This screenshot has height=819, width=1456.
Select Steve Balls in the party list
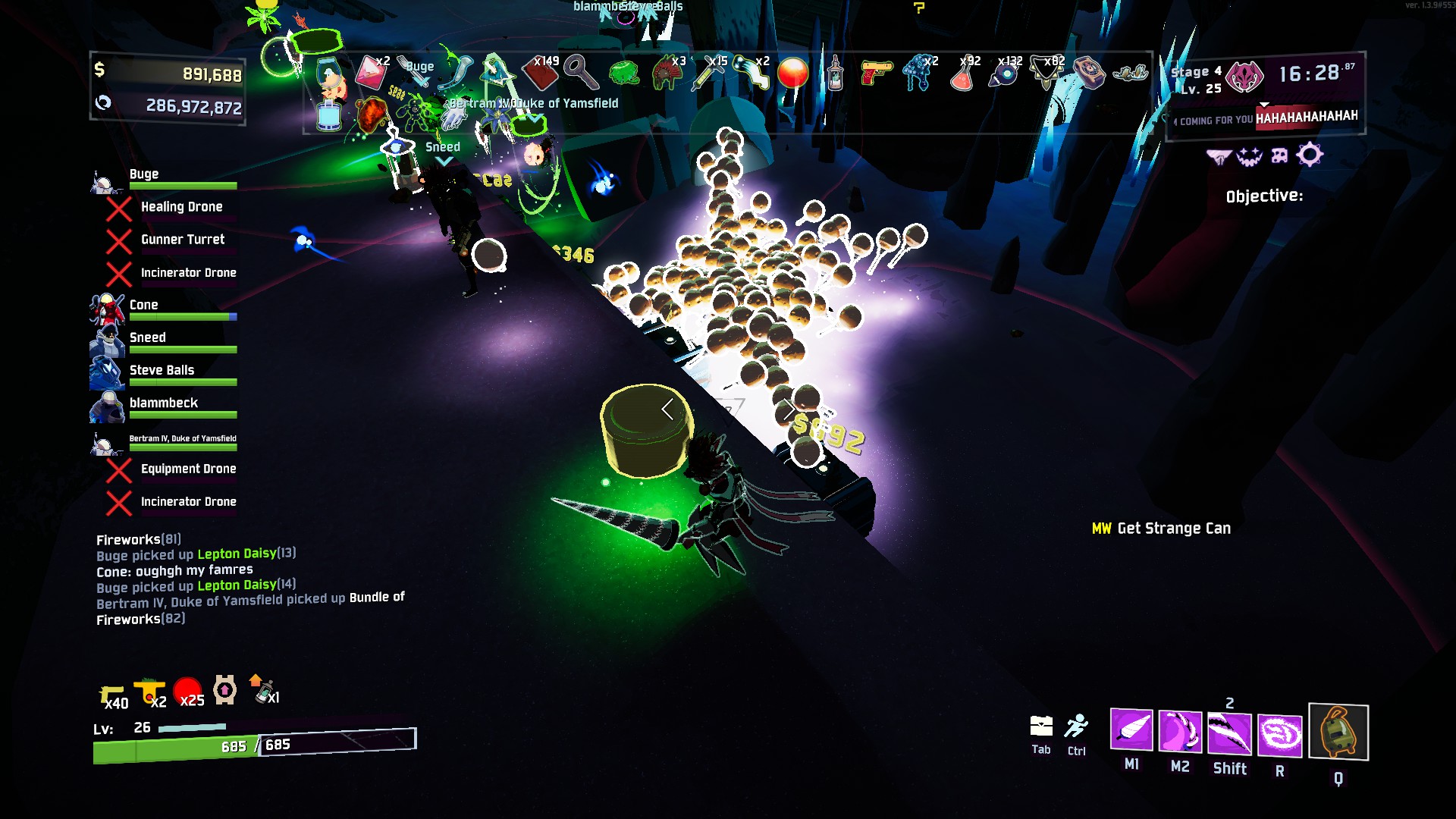coord(162,370)
